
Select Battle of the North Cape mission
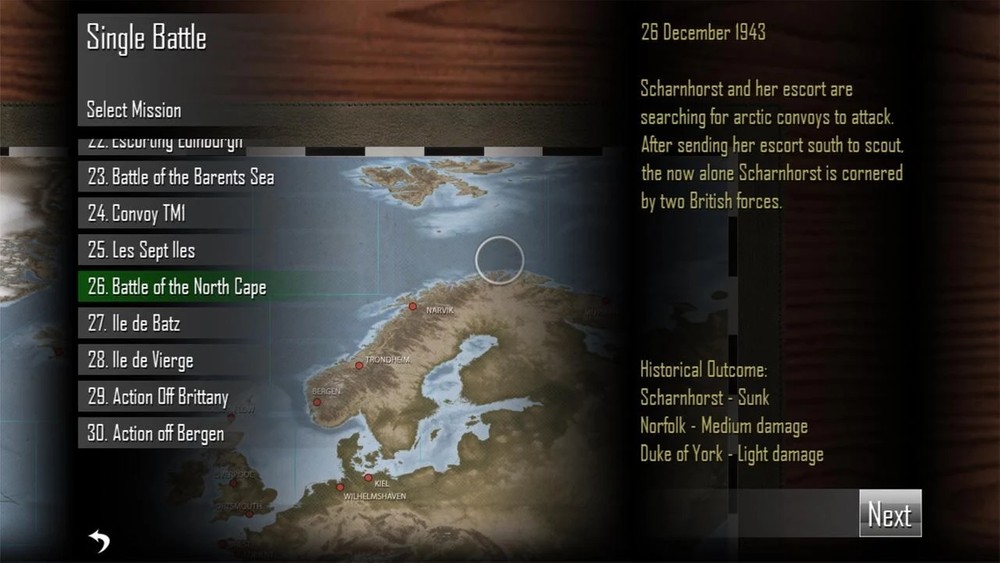point(177,287)
